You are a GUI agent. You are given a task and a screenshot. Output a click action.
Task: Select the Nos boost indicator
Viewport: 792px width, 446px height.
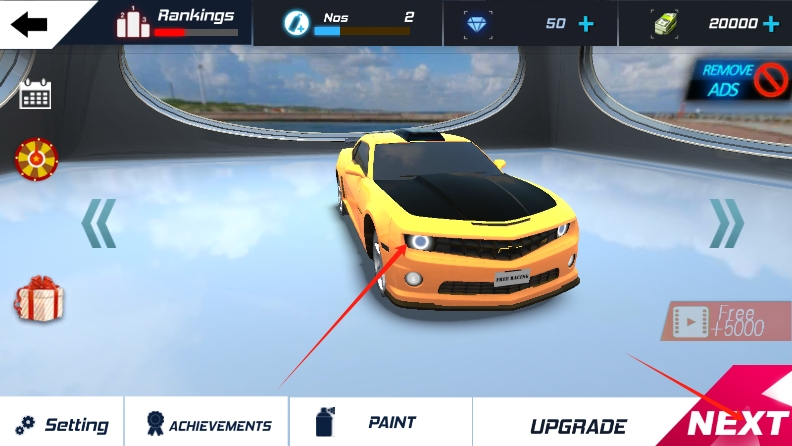pos(347,23)
